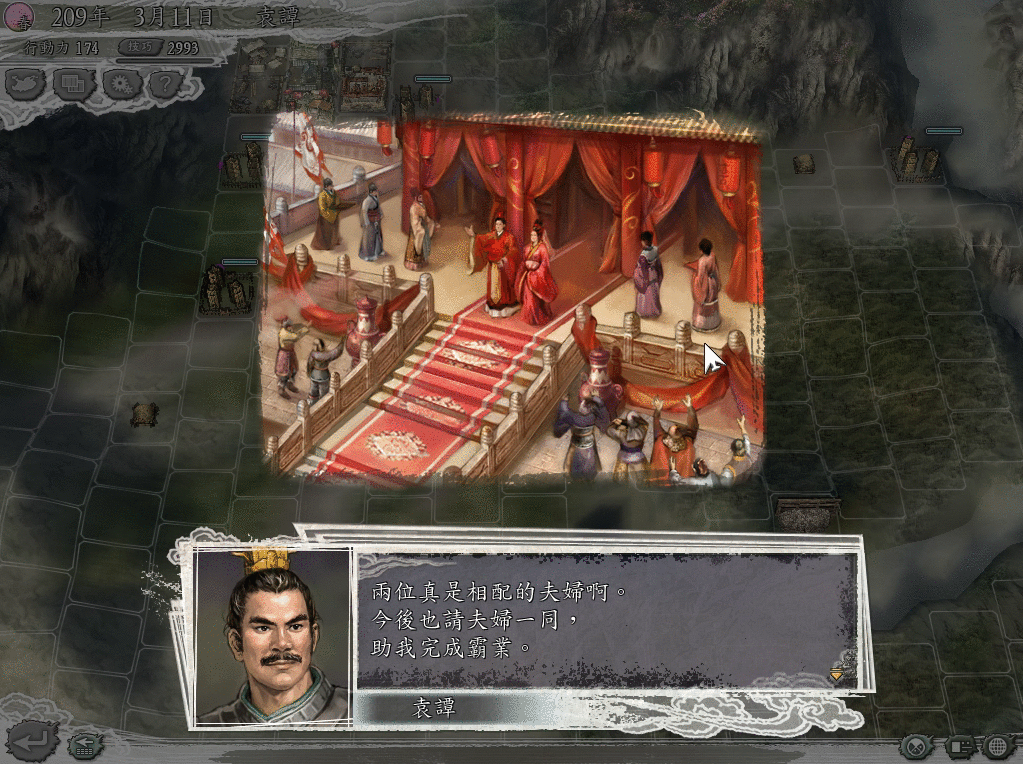The height and width of the screenshot is (764, 1023).
Task: Open the gear settings menu
Action: 121,84
